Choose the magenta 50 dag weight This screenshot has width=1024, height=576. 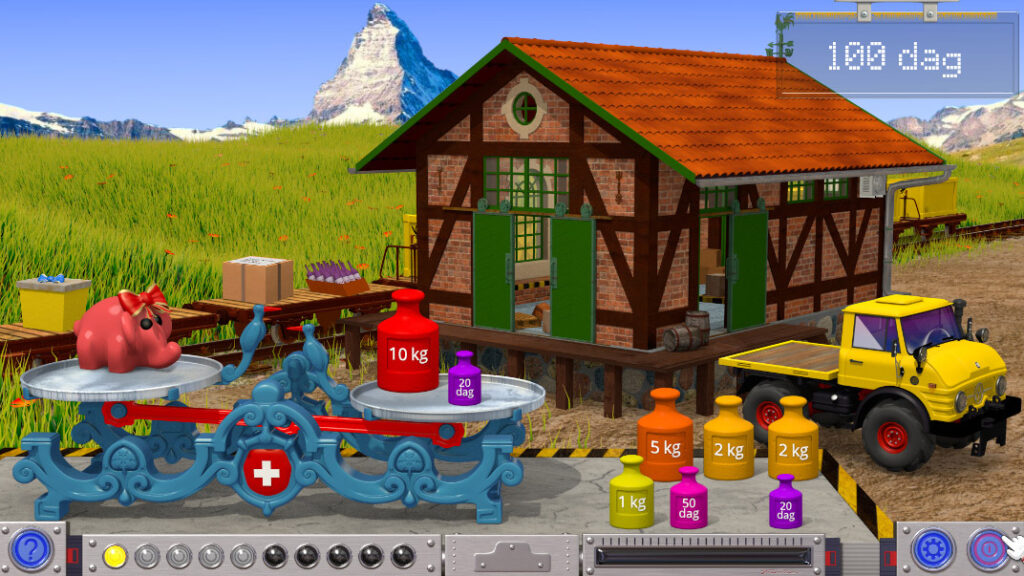pos(688,502)
